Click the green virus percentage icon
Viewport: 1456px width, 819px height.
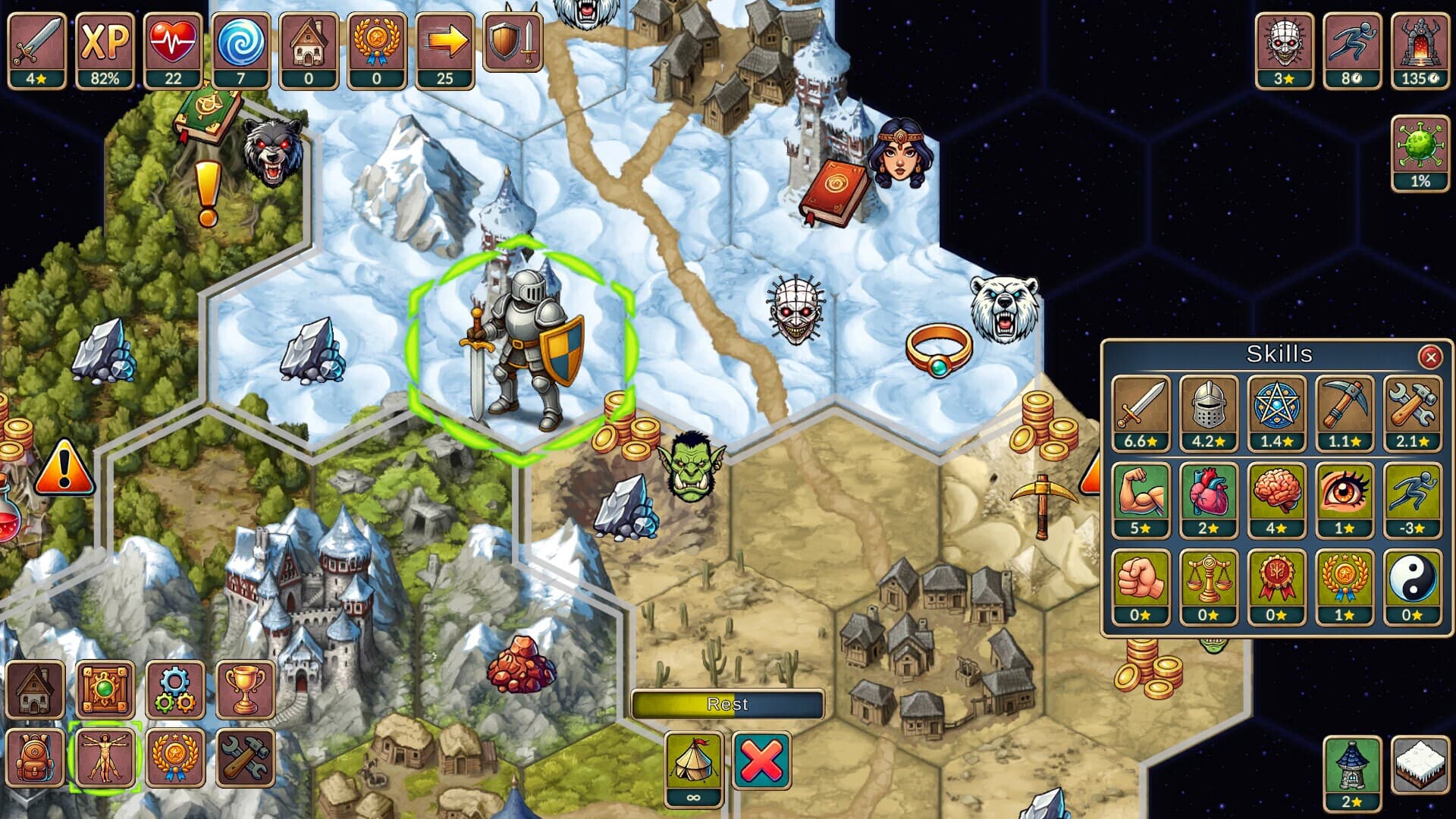1420,152
